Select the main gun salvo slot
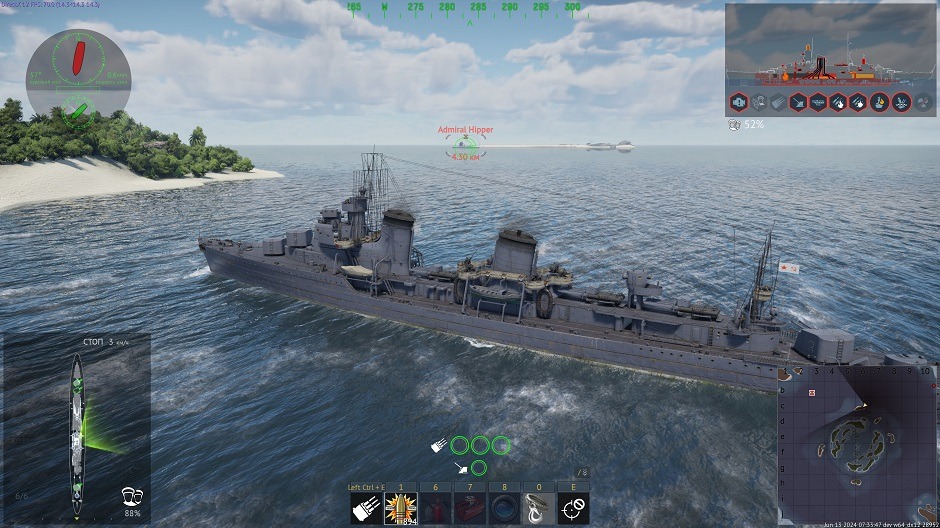 [x=365, y=509]
